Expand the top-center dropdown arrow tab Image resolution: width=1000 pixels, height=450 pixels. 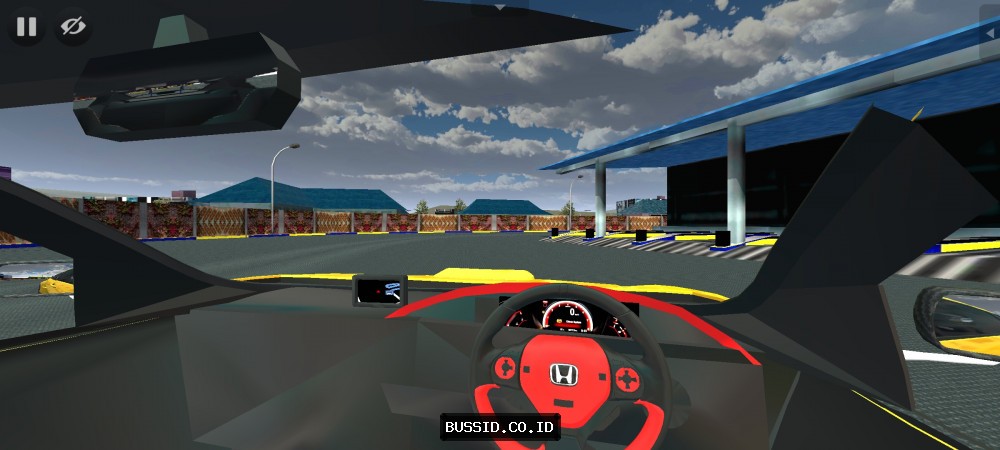click(x=500, y=6)
